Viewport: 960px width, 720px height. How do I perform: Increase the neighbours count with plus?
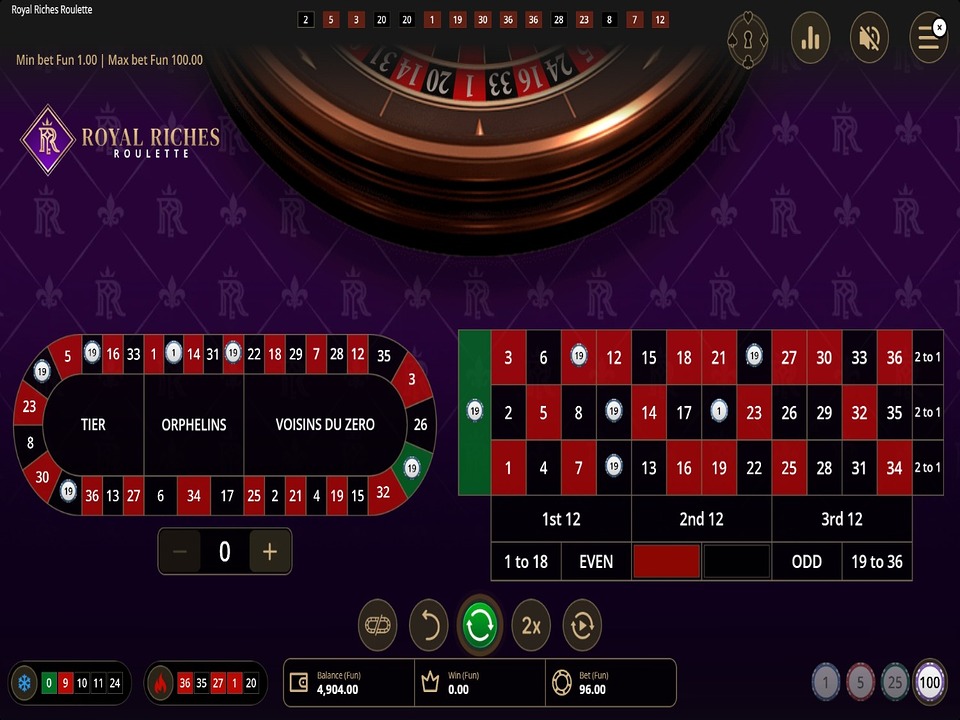269,551
